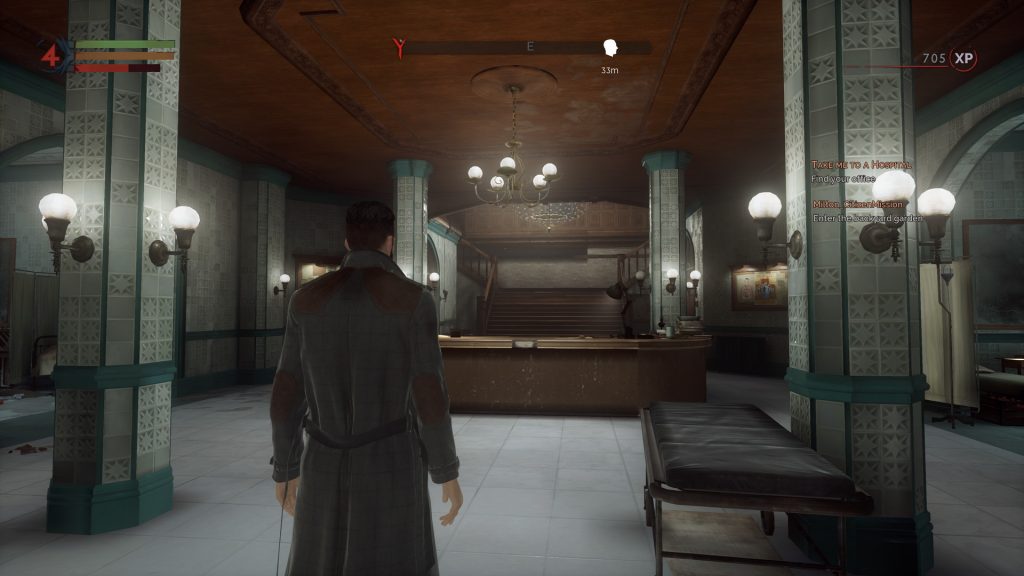Click the white head marker on the compass
The height and width of the screenshot is (576, 1024).
pyautogui.click(x=610, y=48)
